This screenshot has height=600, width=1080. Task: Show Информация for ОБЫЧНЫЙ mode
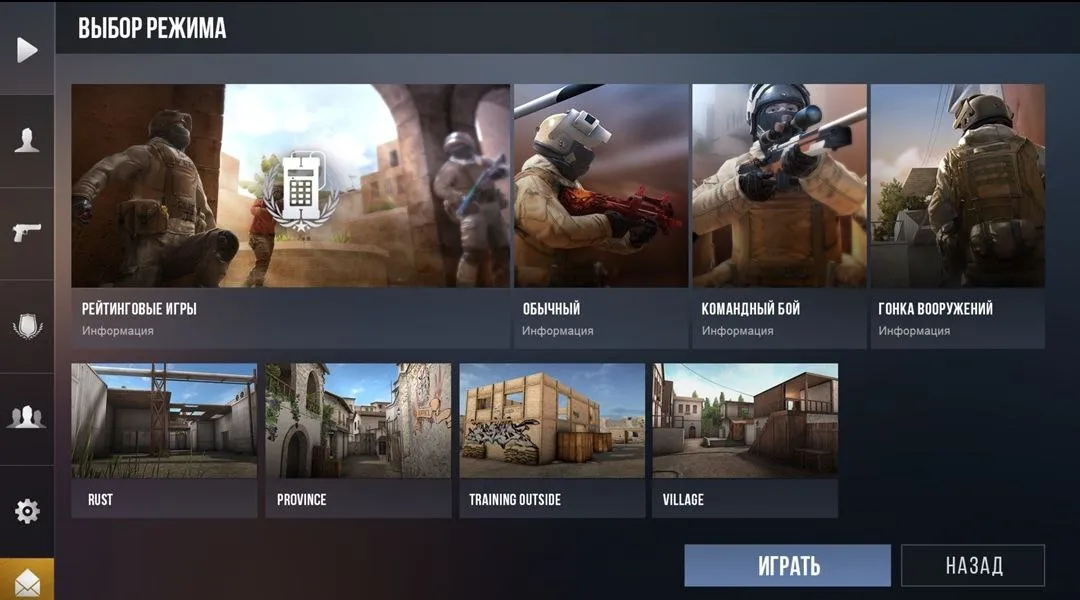point(558,331)
